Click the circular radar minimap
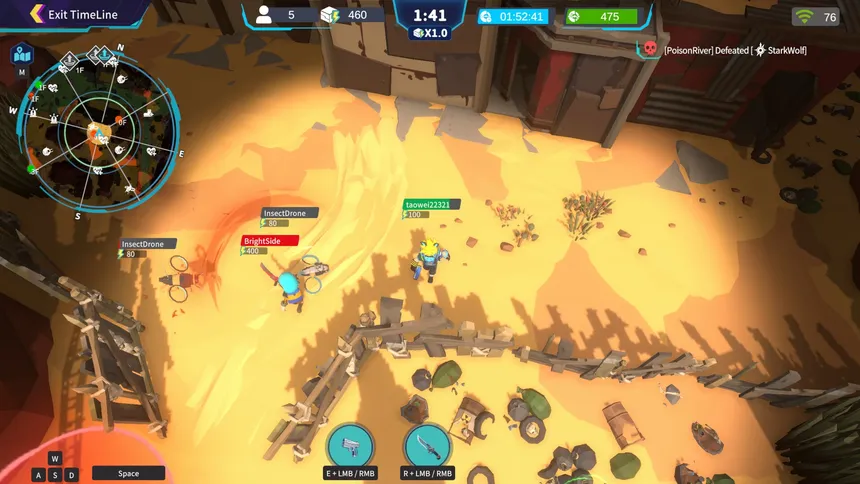The image size is (860, 484). (x=100, y=130)
